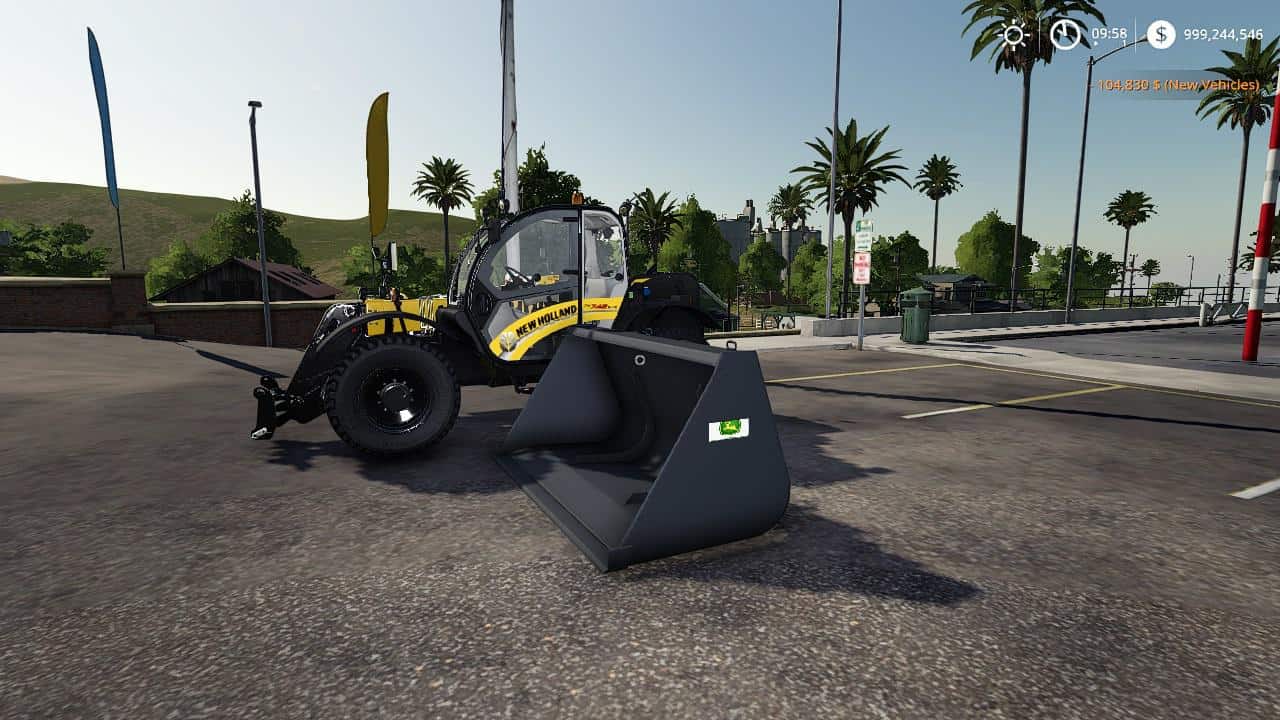
Task: Click the 999,244,546 money balance
Action: [x=1222, y=35]
